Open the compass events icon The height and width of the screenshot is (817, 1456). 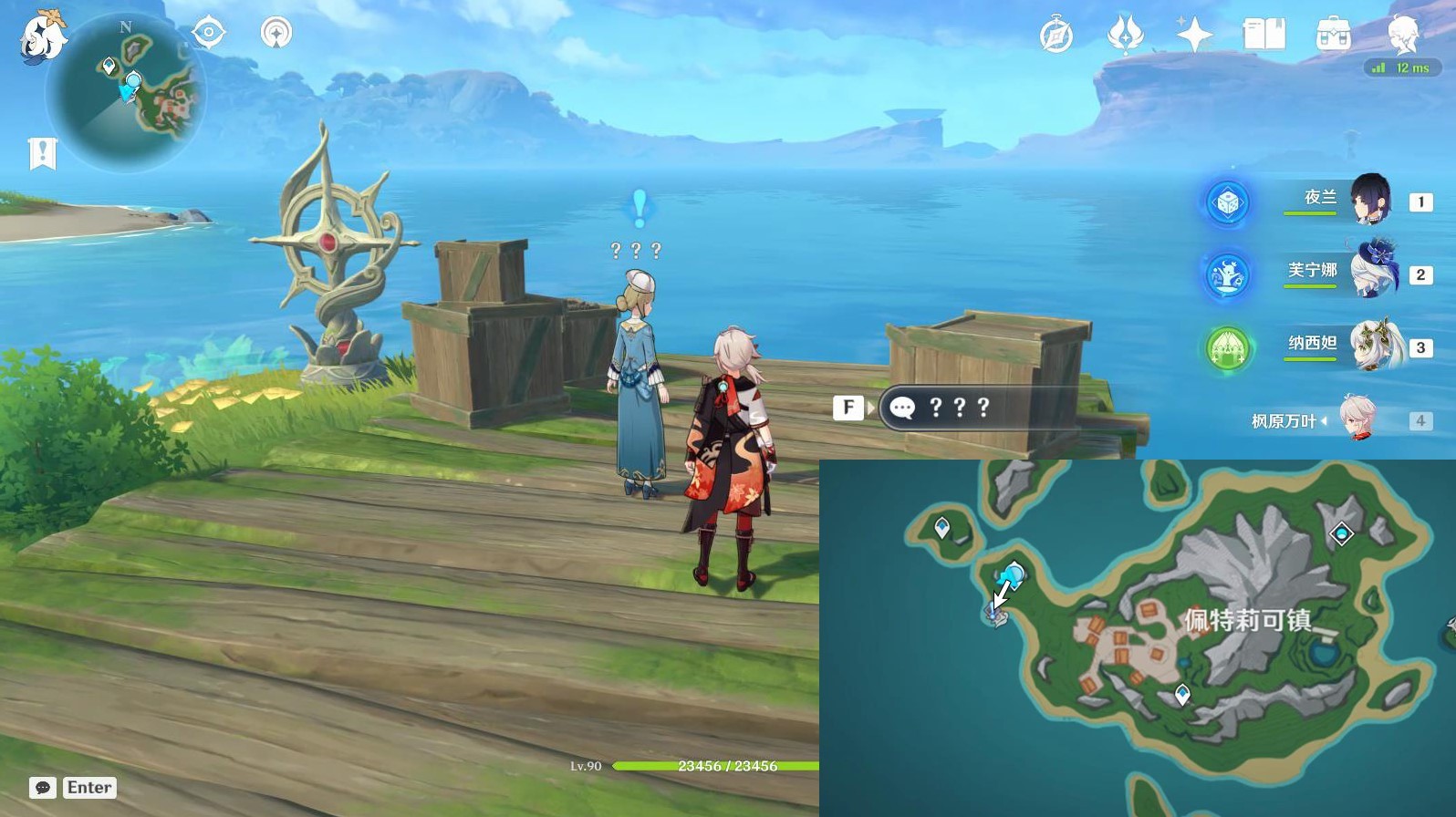1056,36
